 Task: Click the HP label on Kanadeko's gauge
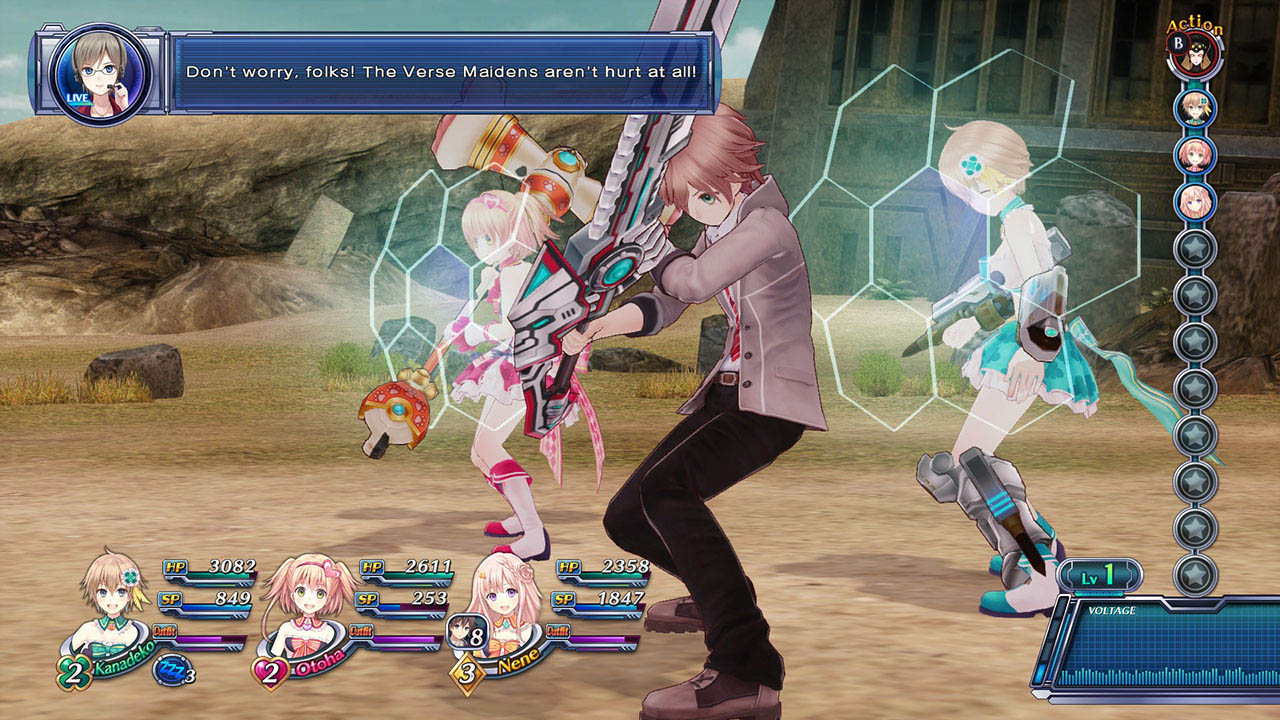(x=178, y=565)
